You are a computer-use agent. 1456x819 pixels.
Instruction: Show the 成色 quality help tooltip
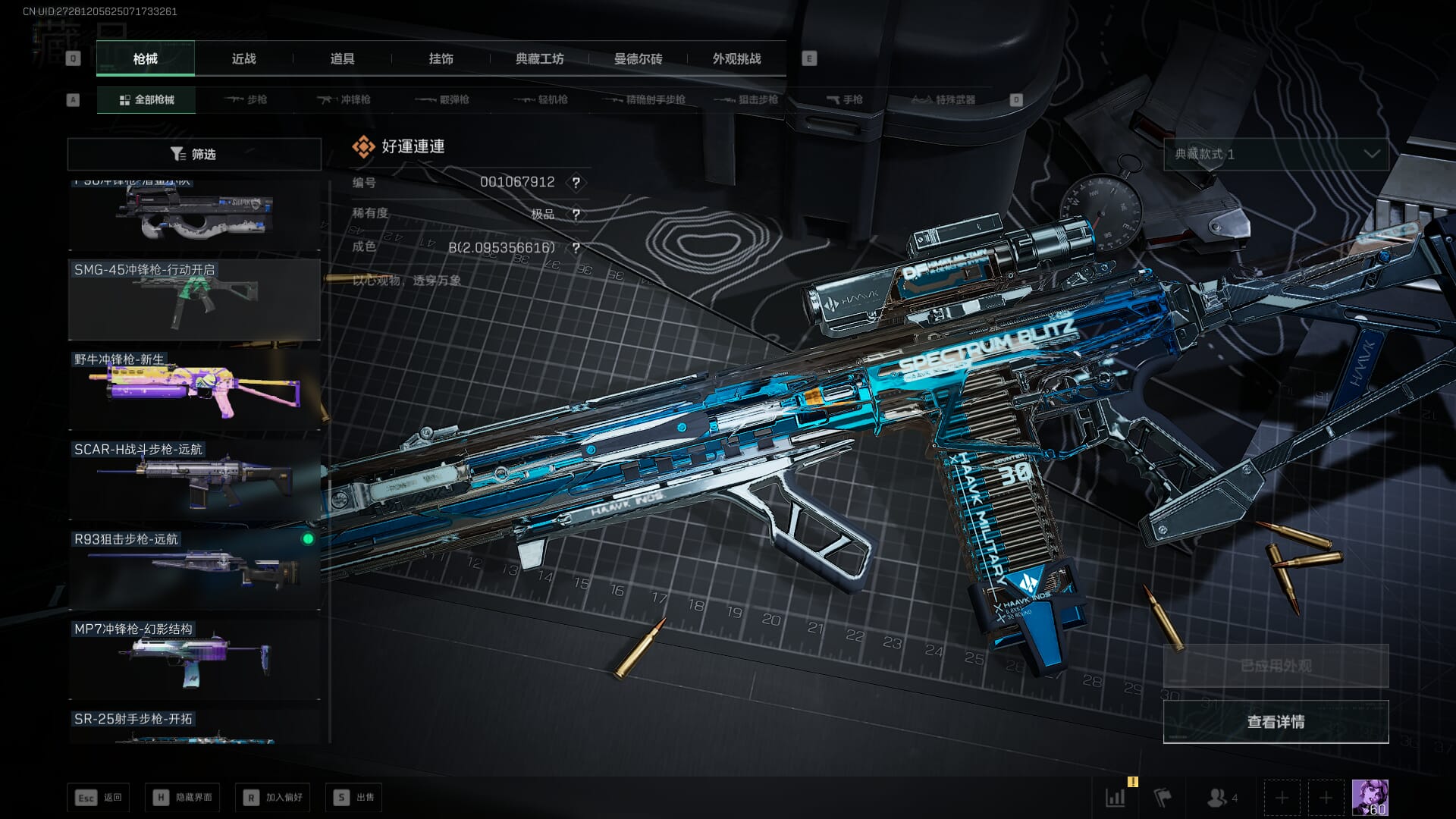point(576,248)
